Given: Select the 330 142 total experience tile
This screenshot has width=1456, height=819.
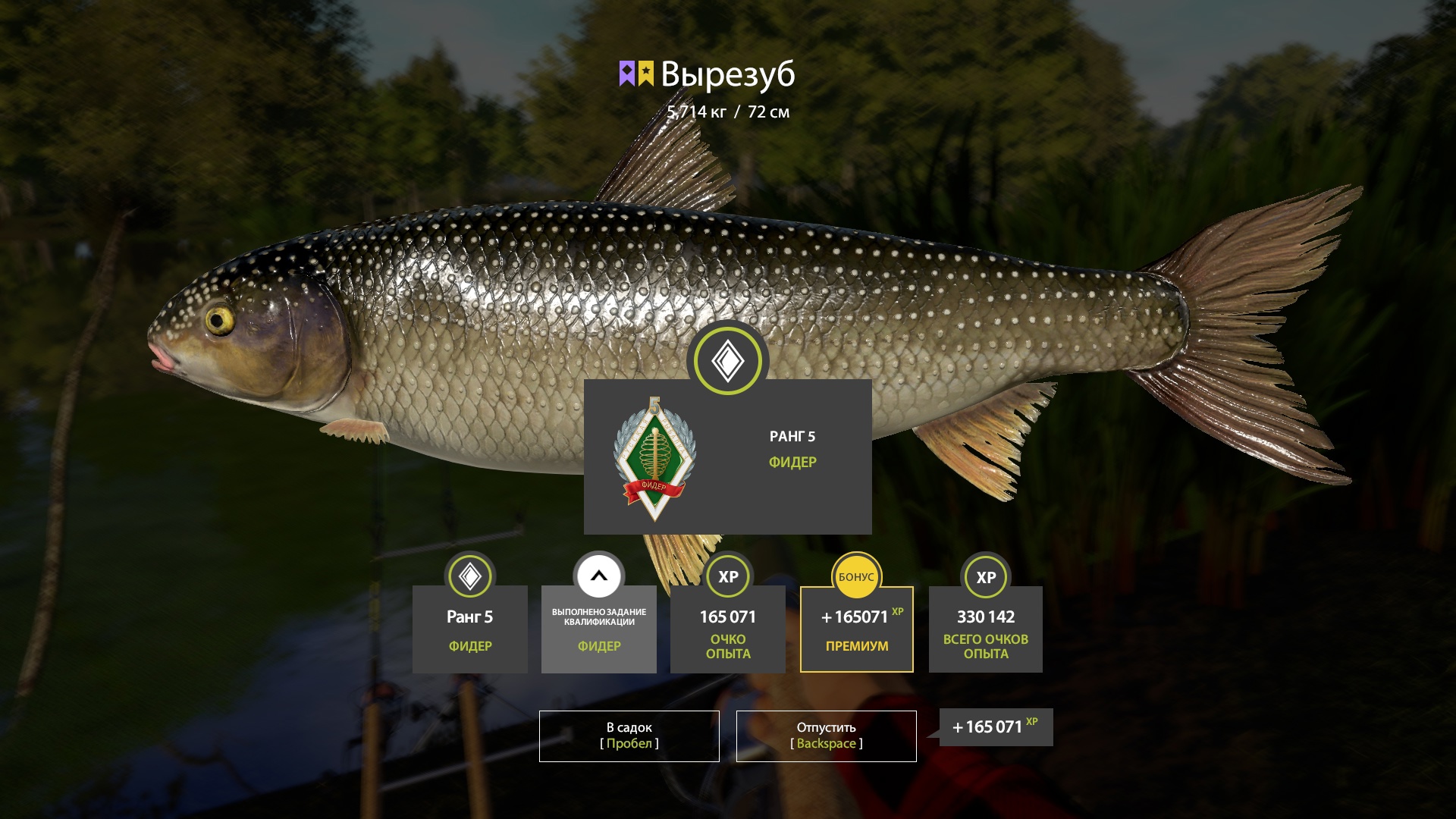Looking at the screenshot, I should (985, 629).
